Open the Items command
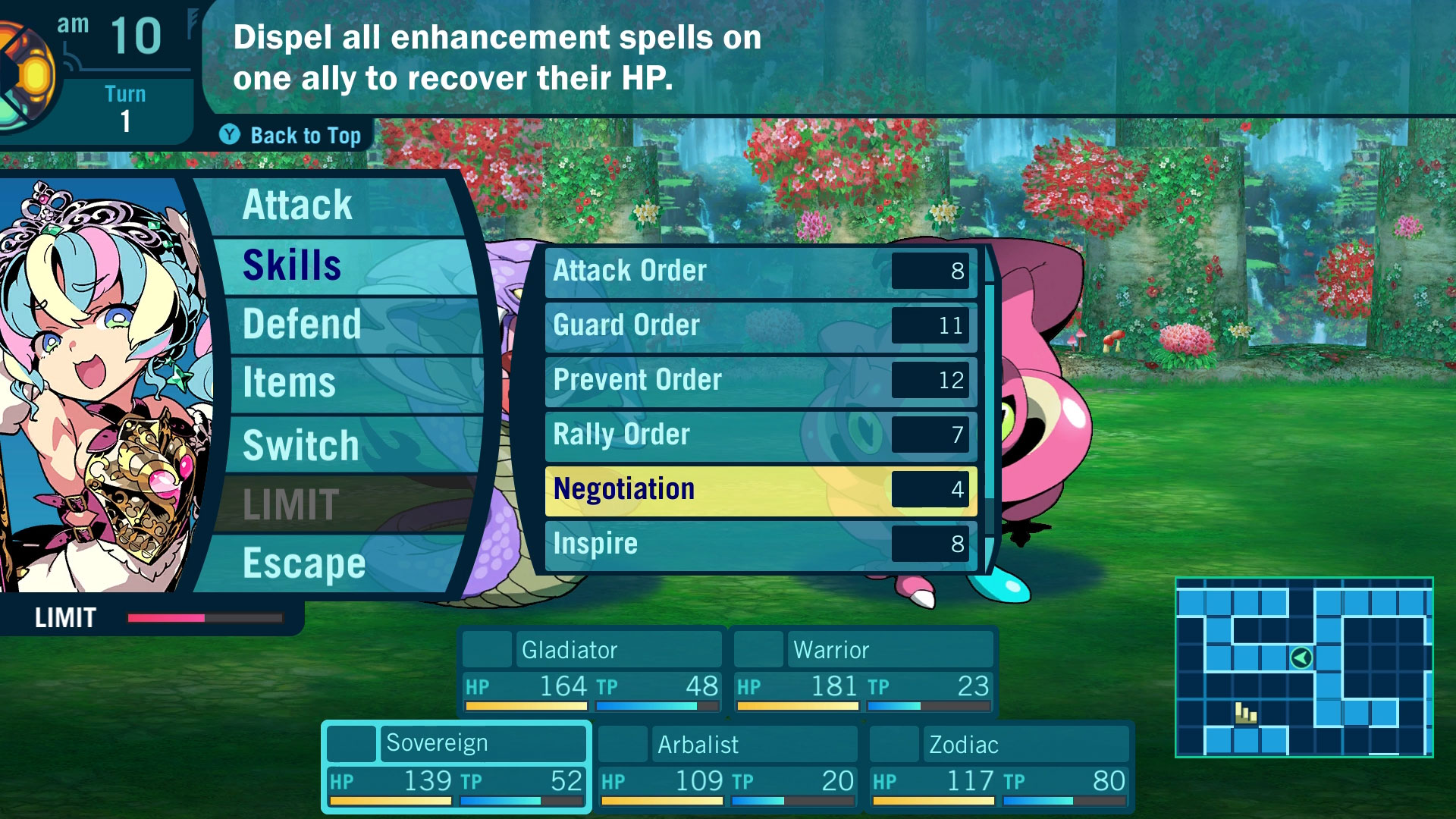This screenshot has width=1456, height=819. coord(288,384)
